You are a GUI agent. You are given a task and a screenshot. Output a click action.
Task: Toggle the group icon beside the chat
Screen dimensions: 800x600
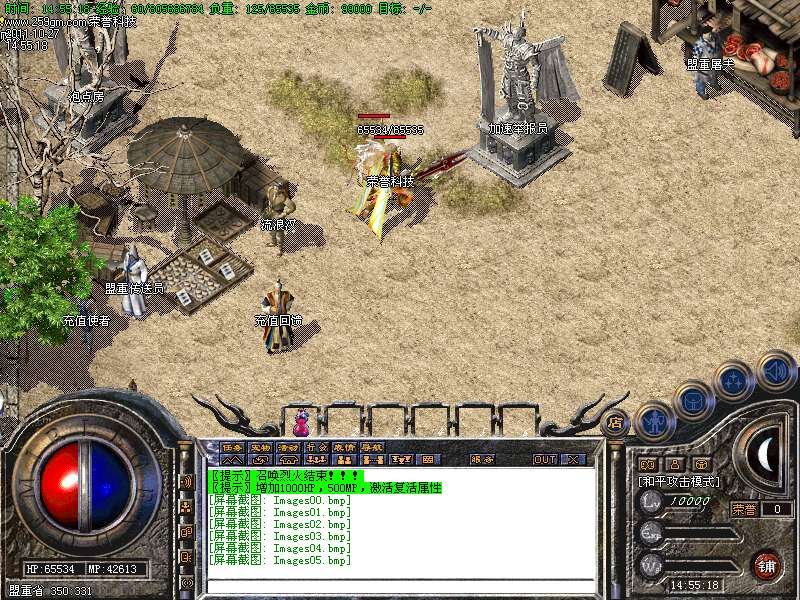click(187, 507)
